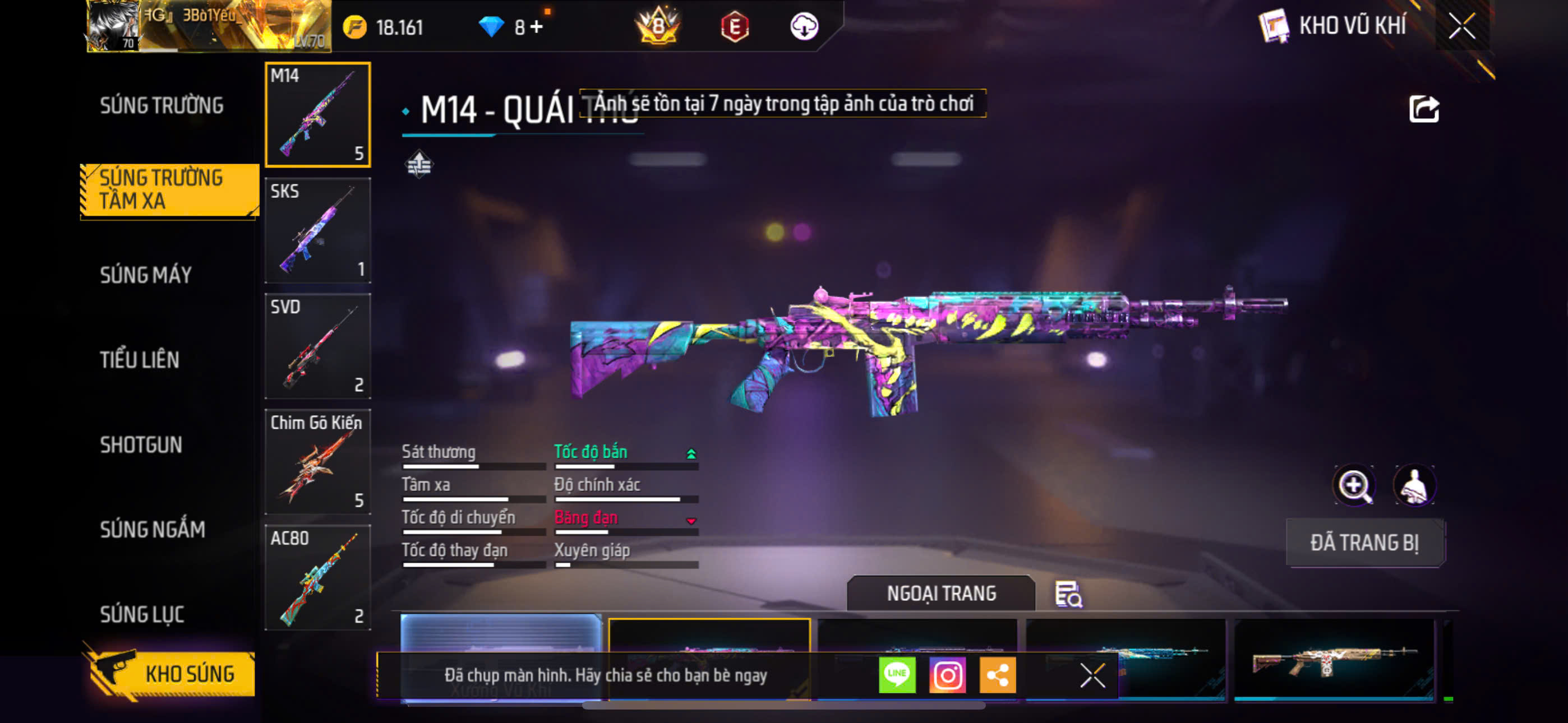Show the SHOTGUN weapon list

(x=141, y=445)
